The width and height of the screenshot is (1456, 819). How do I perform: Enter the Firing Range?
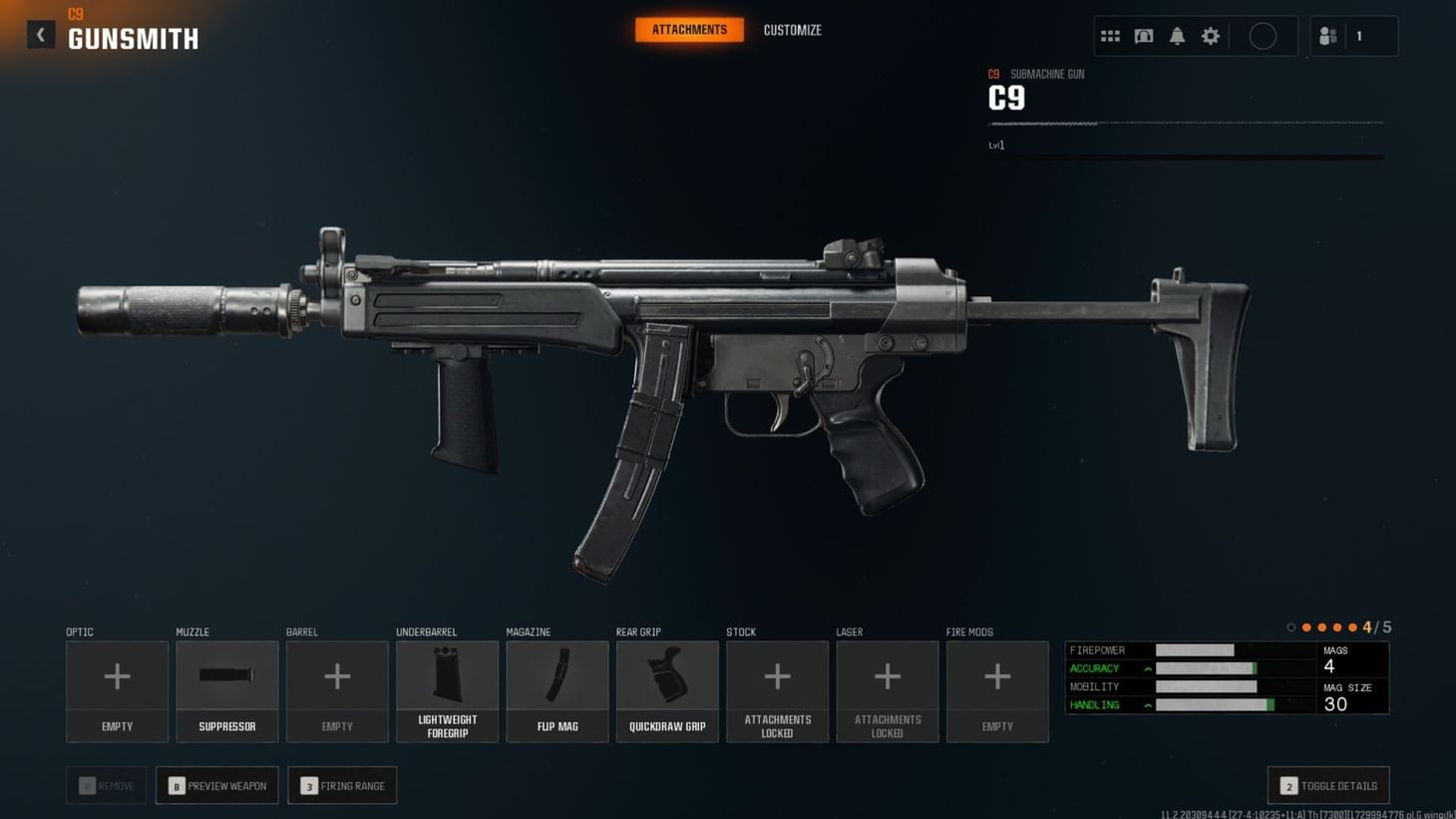click(342, 785)
